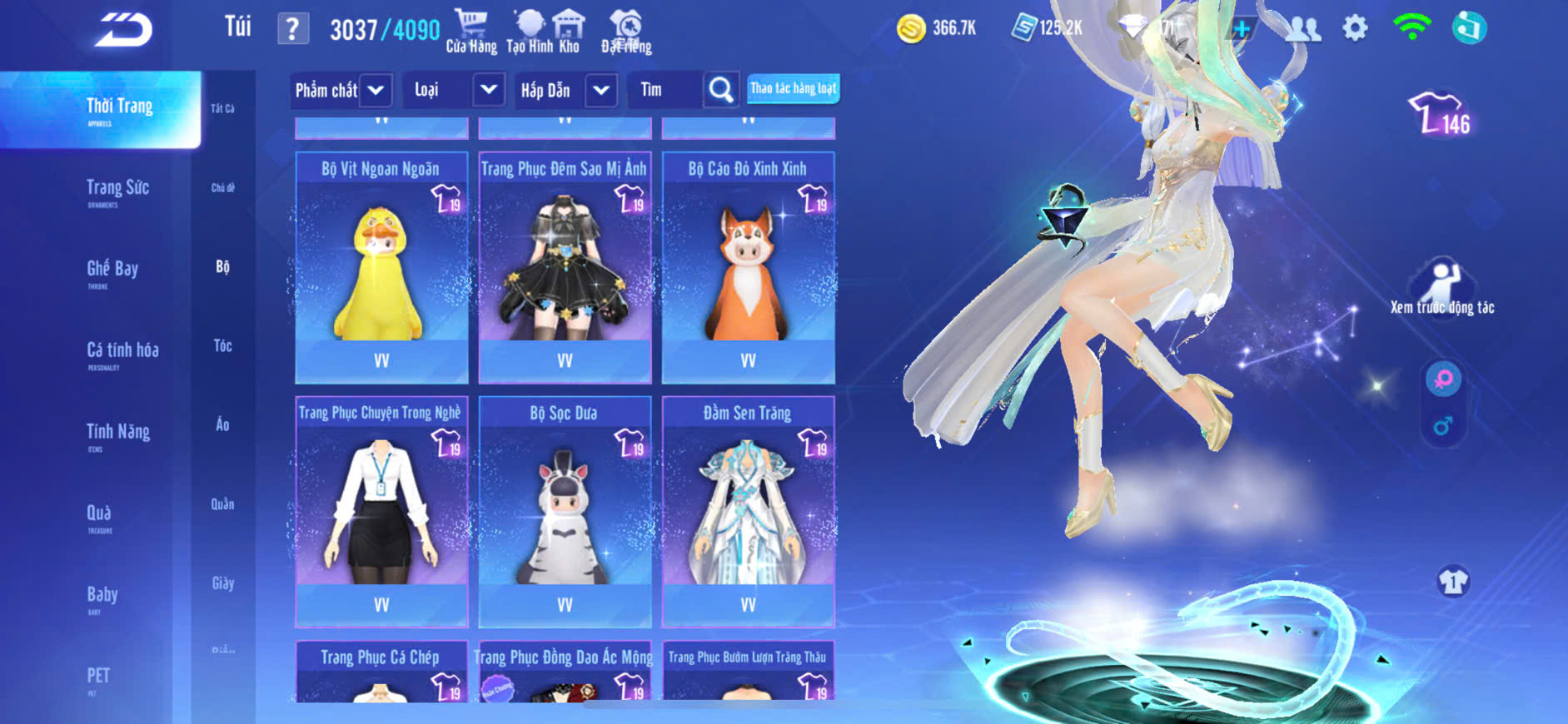Activate Thao tác hàng loạt button
The height and width of the screenshot is (724, 1568).
pyautogui.click(x=793, y=88)
